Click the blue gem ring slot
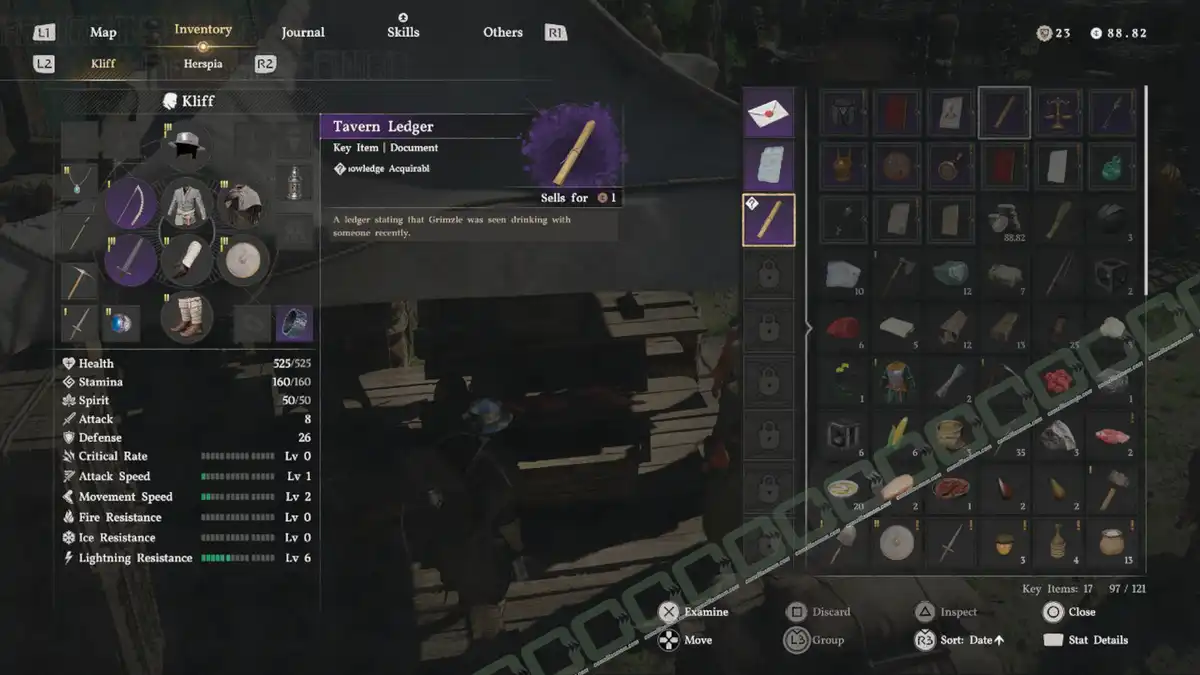This screenshot has width=1200, height=675. coord(122,323)
